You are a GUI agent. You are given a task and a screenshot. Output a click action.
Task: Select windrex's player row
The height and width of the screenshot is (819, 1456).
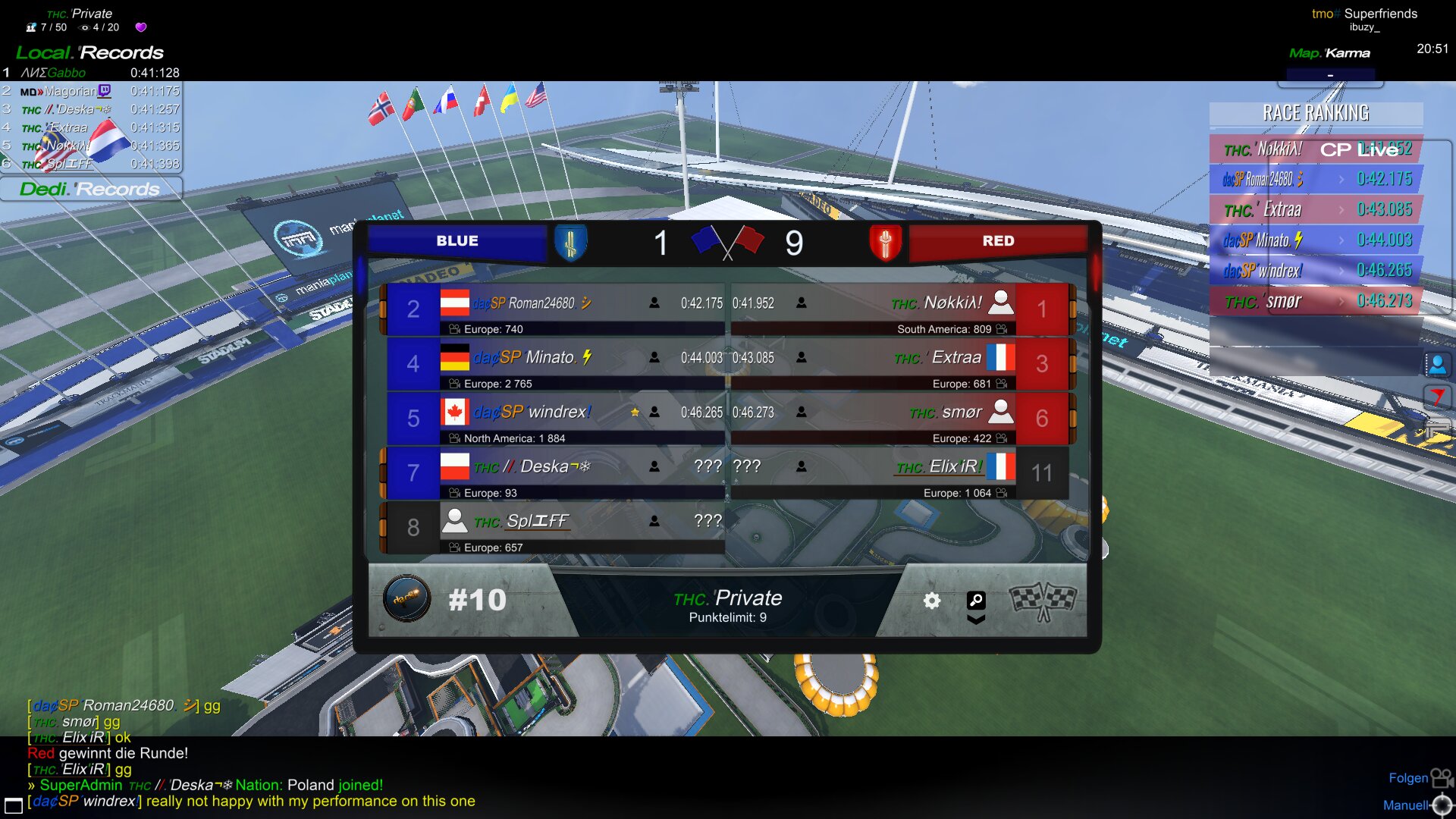pyautogui.click(x=555, y=419)
